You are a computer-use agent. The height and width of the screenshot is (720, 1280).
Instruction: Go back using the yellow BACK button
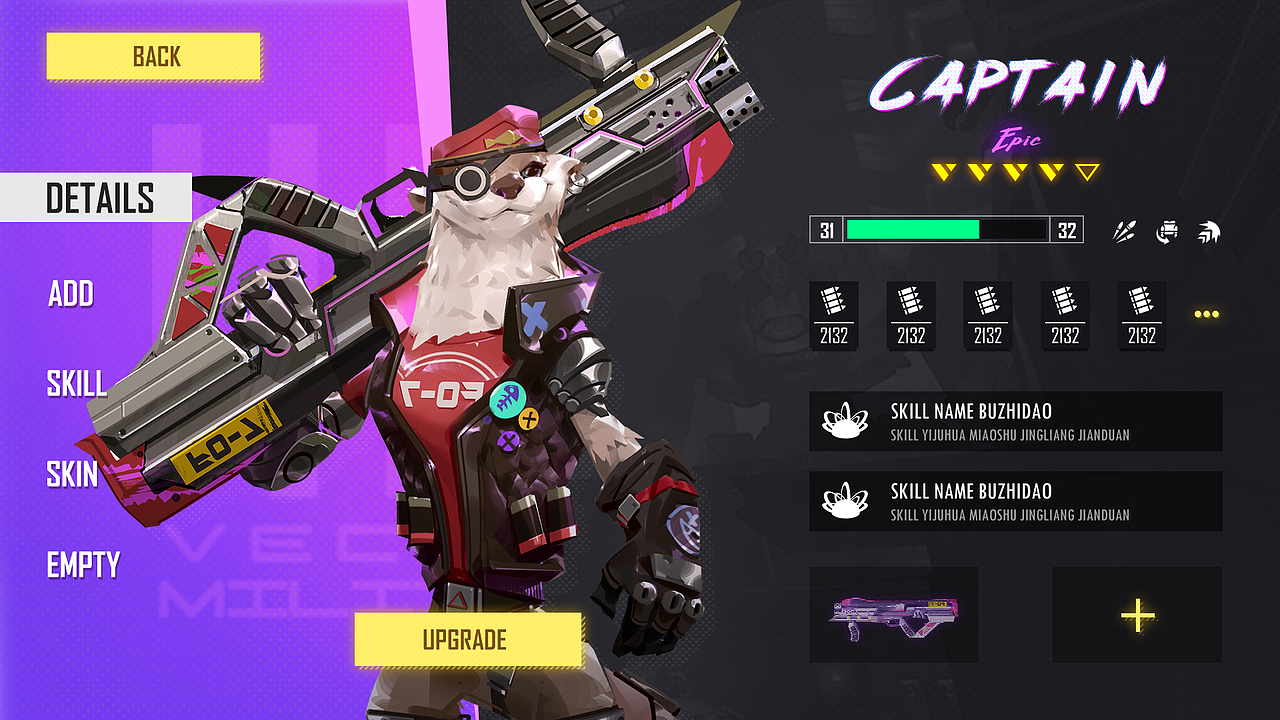tap(153, 56)
